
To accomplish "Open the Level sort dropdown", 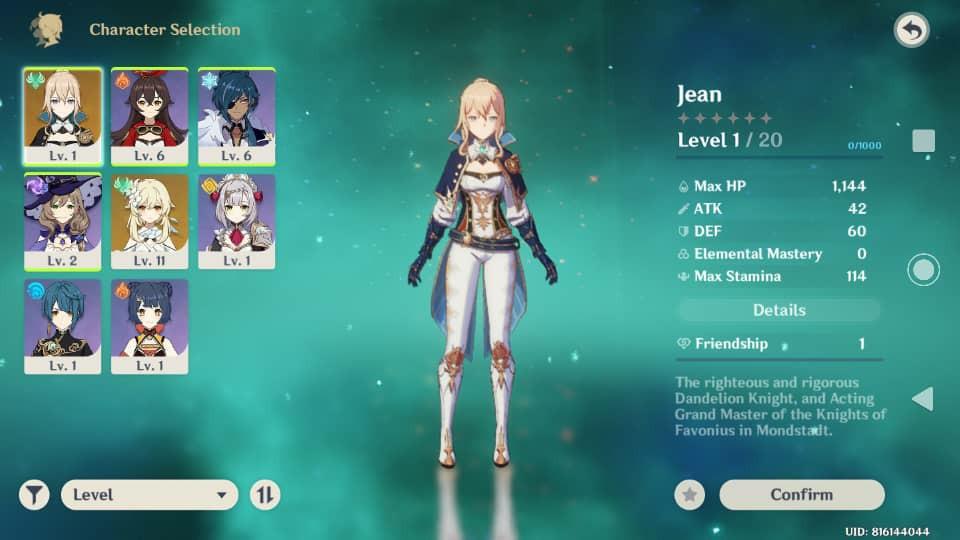I will click(149, 494).
